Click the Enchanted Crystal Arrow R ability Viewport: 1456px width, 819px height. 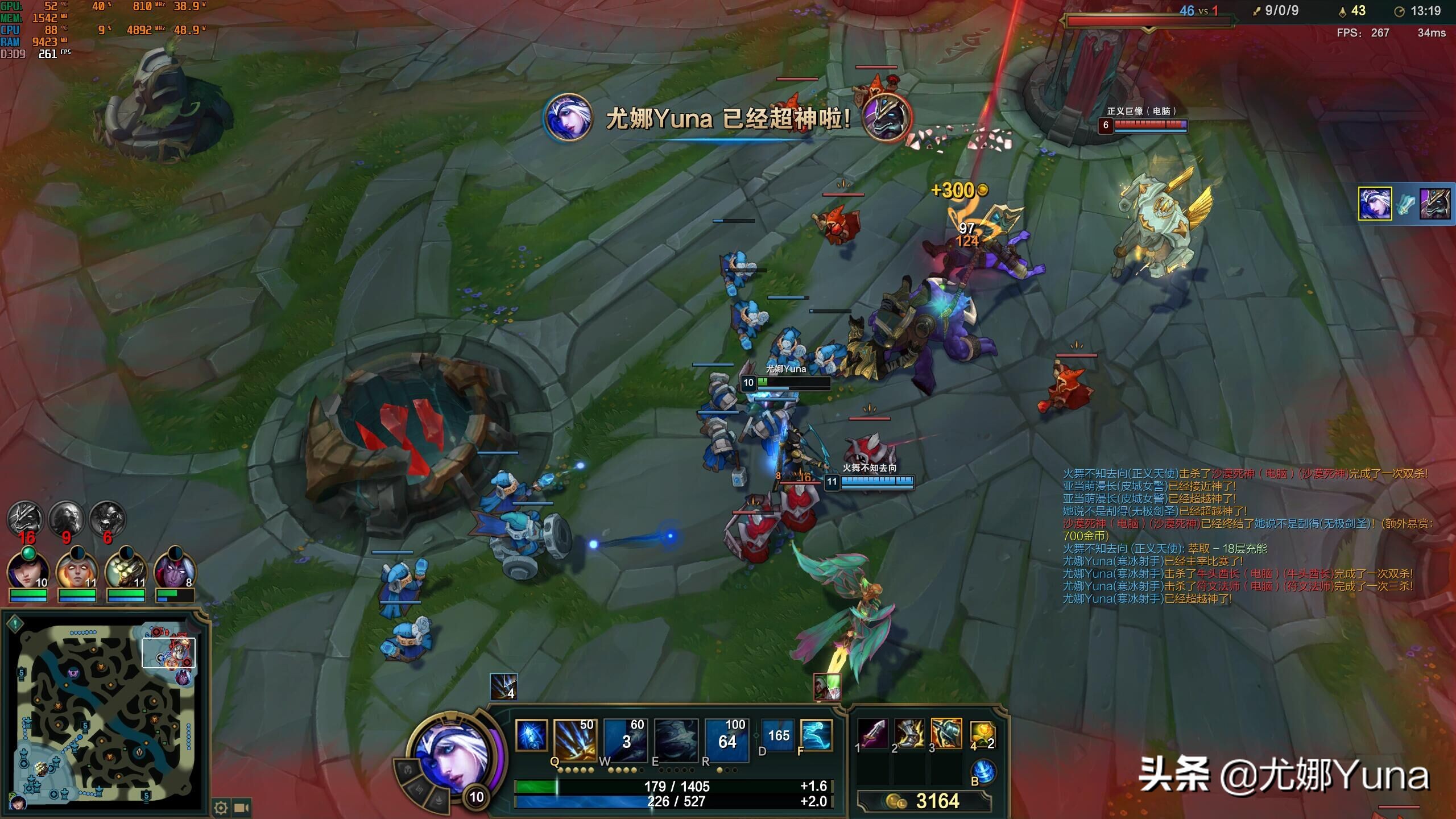[x=726, y=740]
